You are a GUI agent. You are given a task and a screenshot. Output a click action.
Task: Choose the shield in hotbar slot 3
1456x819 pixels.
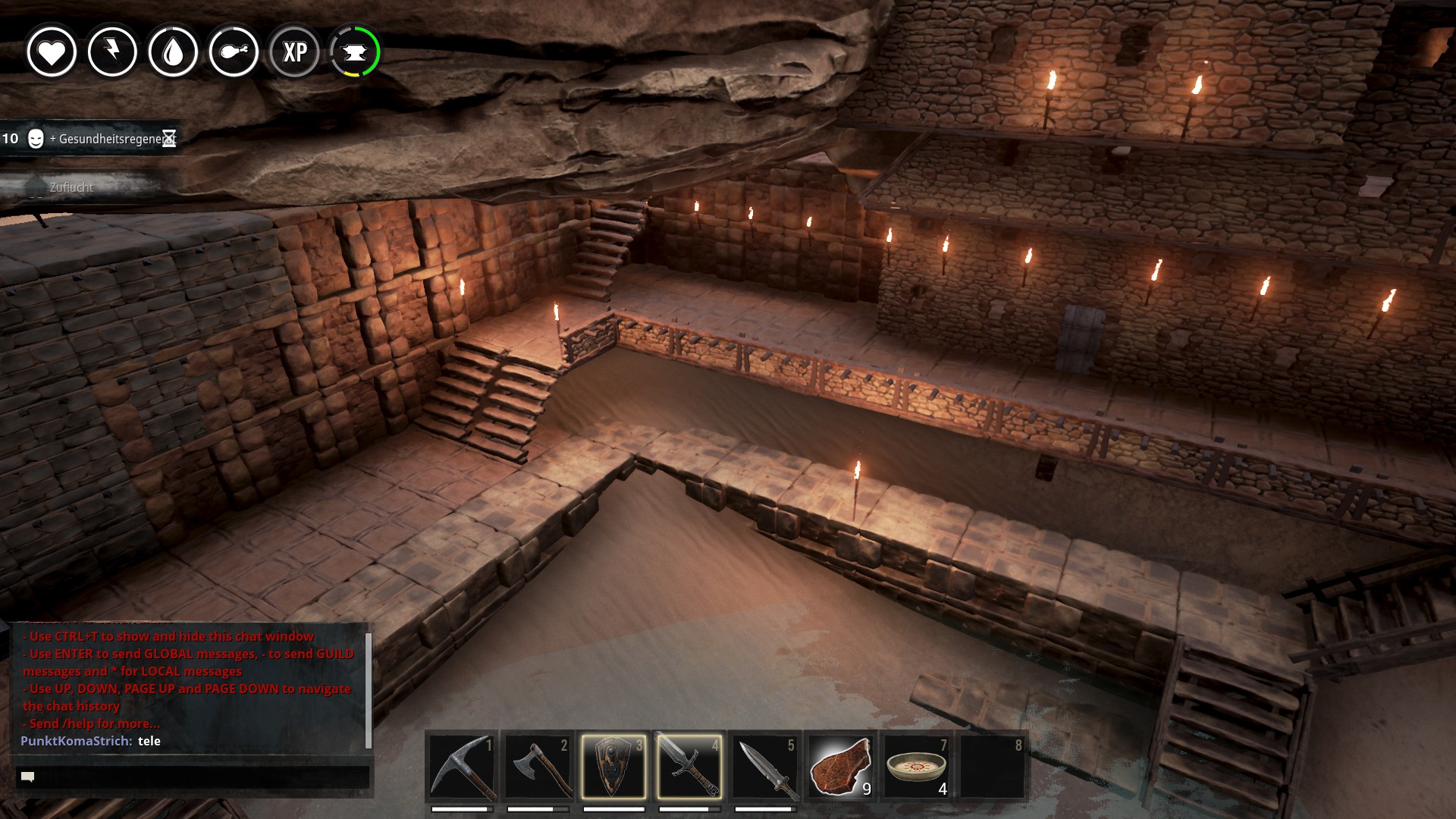tap(613, 766)
